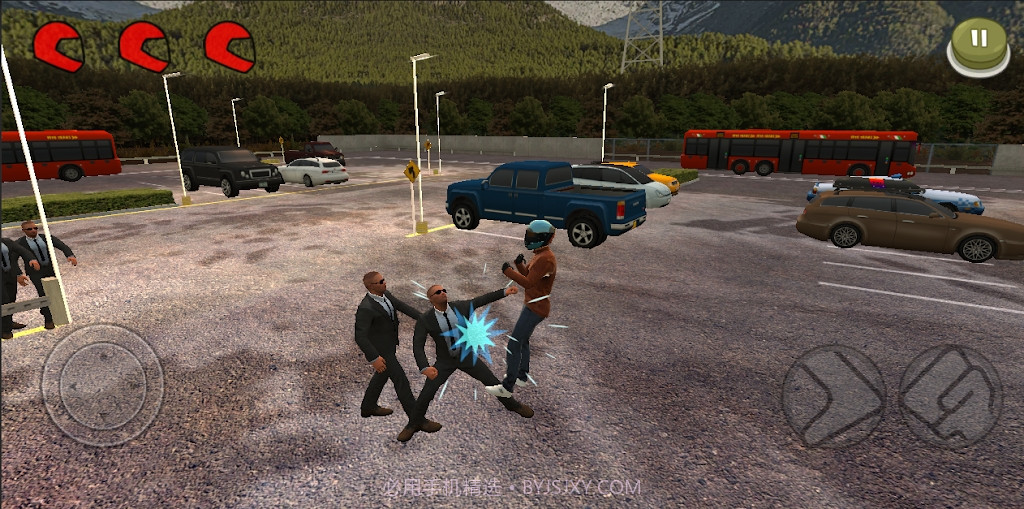The image size is (1024, 509).
Task: Activate the arrow-shaped kick button
Action: (833, 396)
